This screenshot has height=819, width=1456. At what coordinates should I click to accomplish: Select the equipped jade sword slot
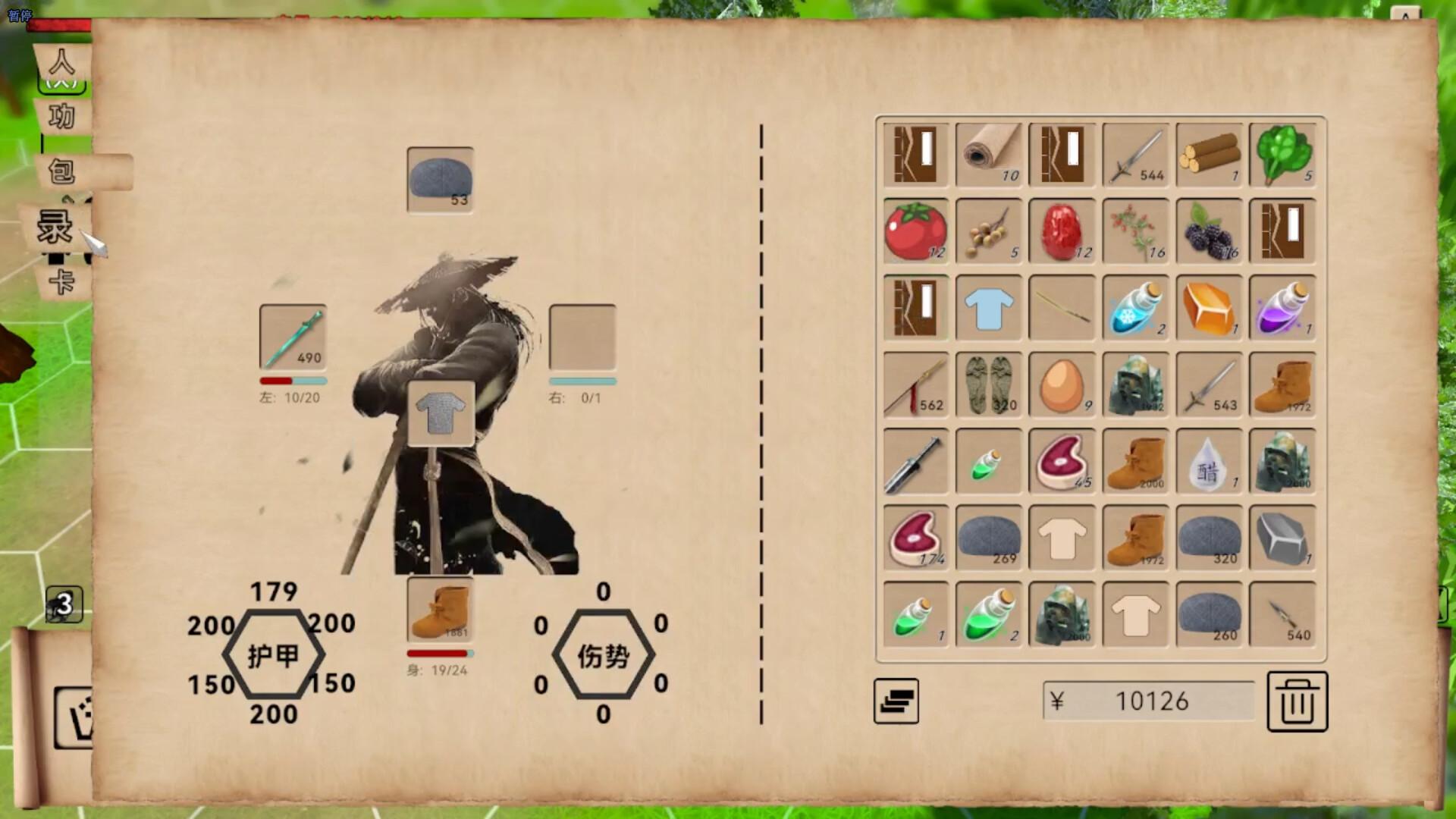coord(293,337)
